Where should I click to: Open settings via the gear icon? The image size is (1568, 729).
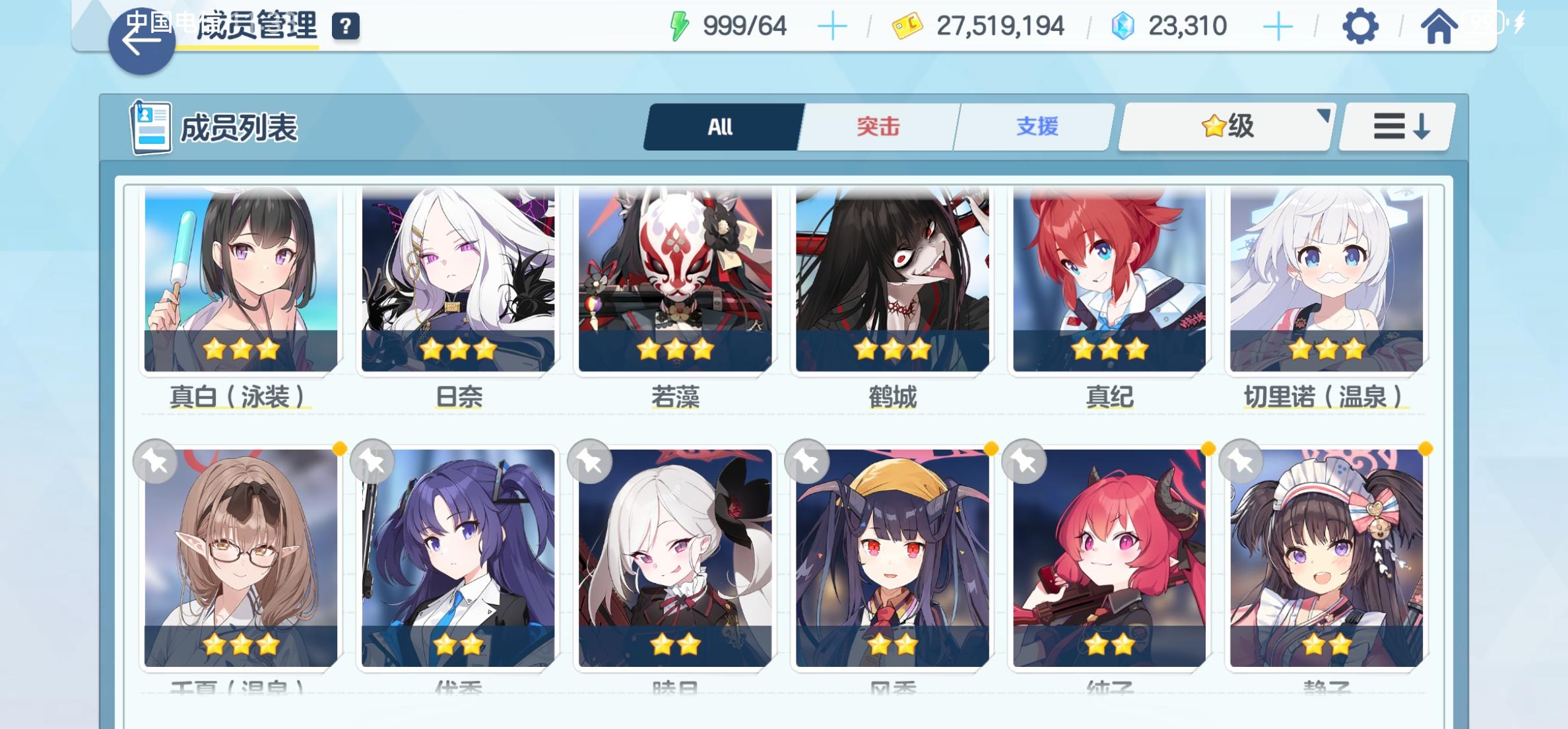pyautogui.click(x=1359, y=26)
